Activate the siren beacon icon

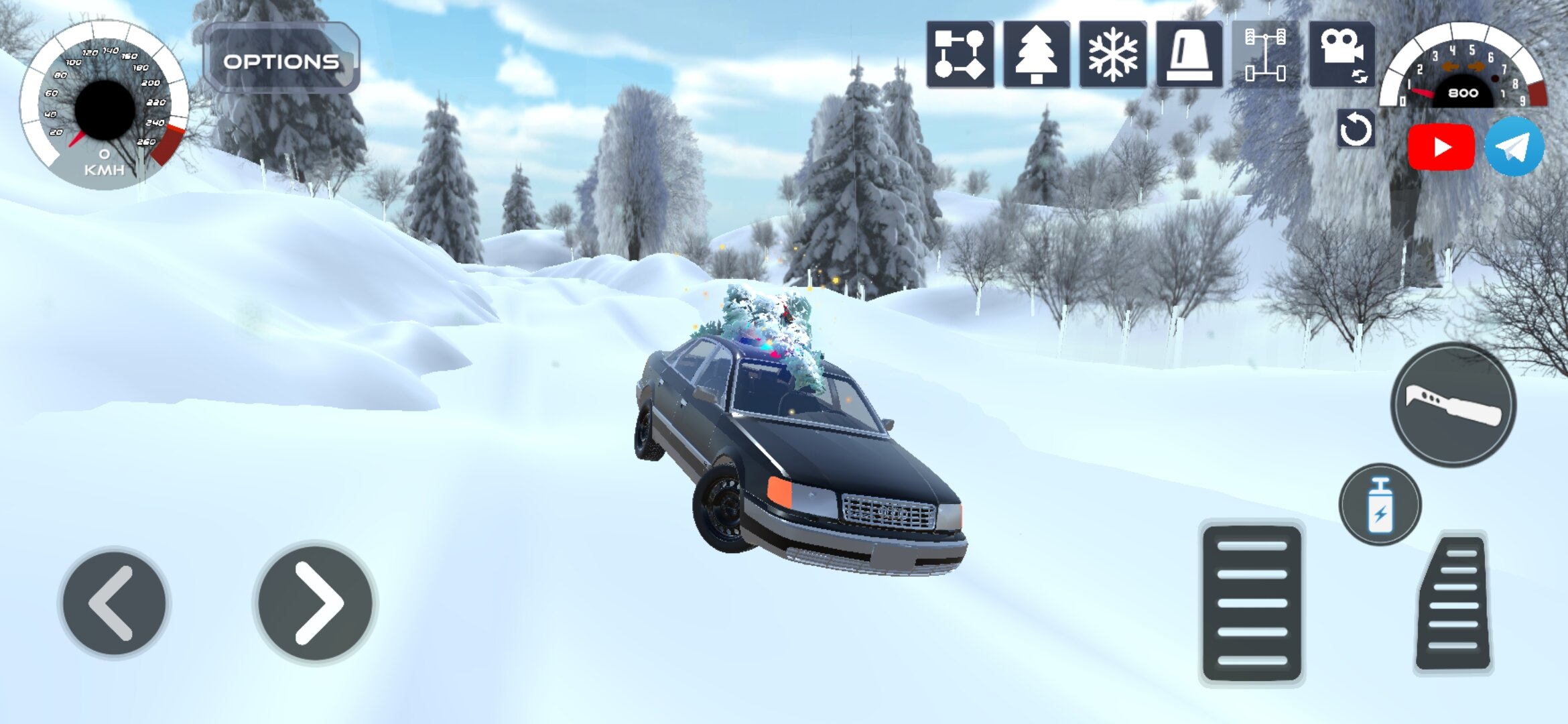pos(1189,54)
